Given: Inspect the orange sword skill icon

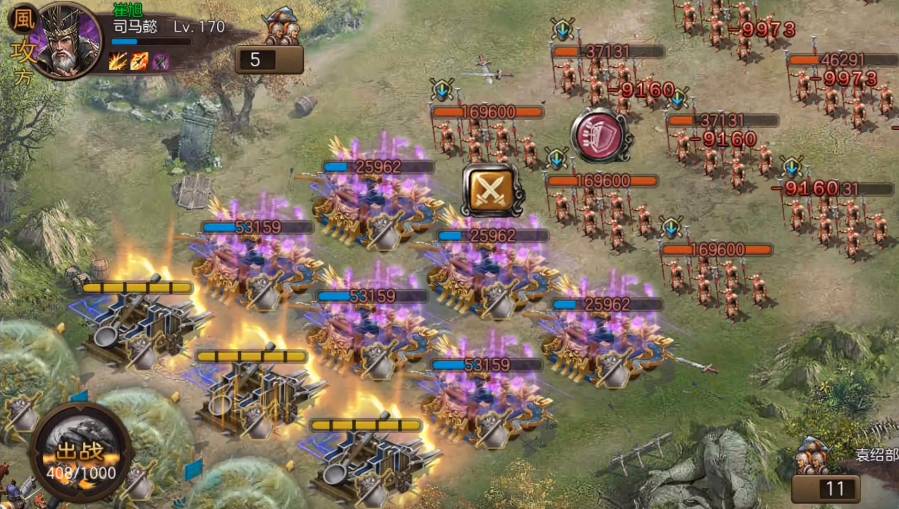Looking at the screenshot, I should click(139, 61).
